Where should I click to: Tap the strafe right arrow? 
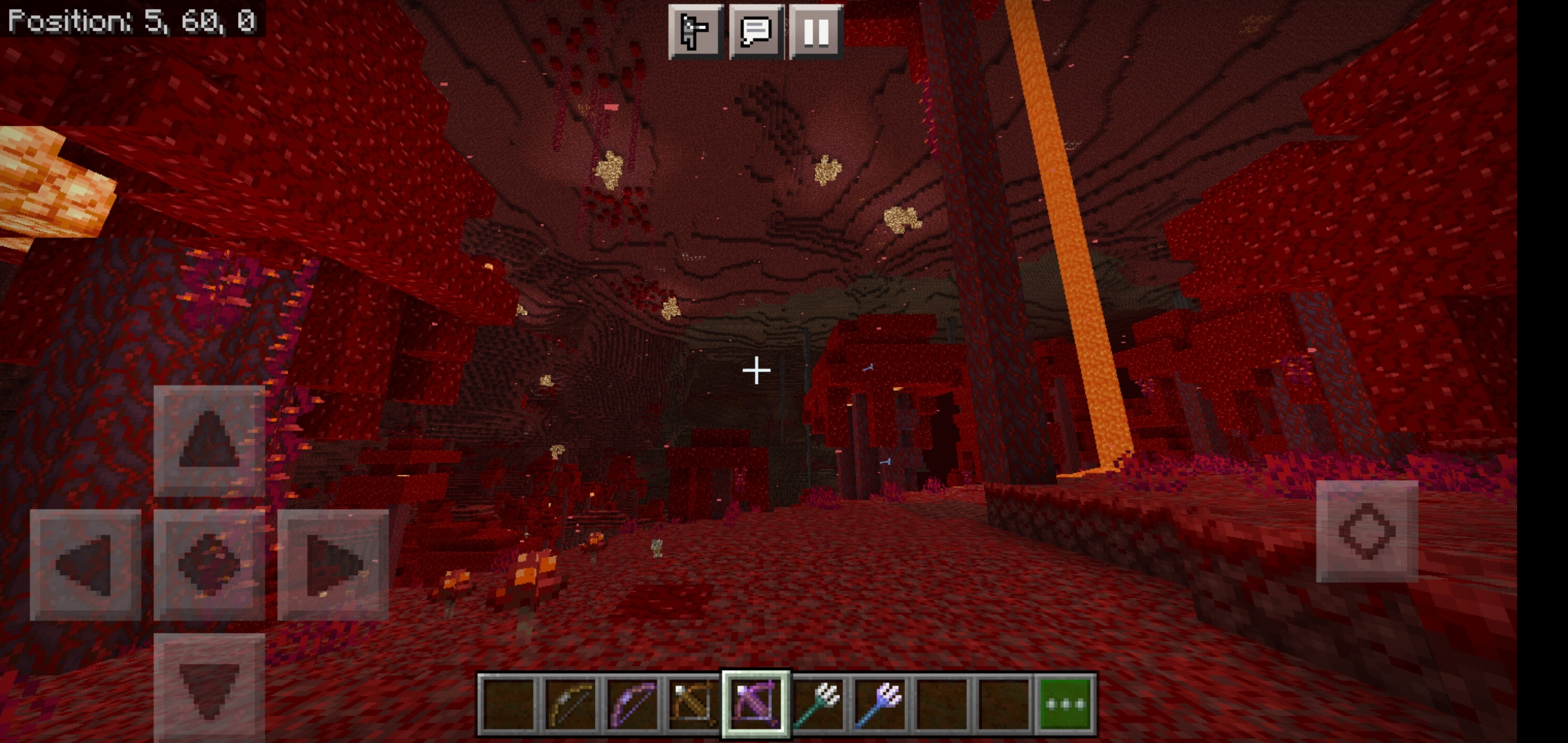tap(333, 565)
